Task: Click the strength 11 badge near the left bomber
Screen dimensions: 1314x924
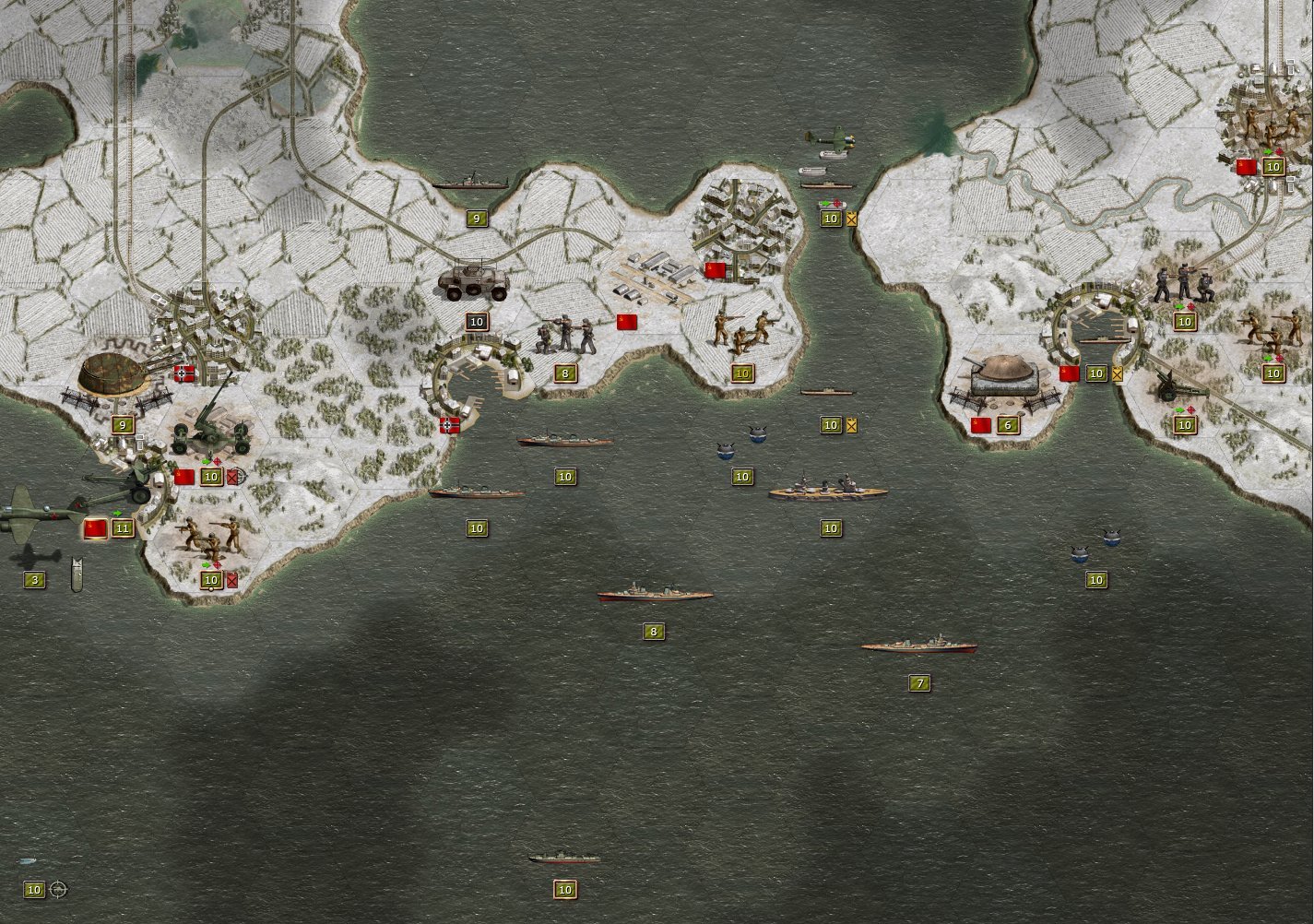Action: [121, 528]
